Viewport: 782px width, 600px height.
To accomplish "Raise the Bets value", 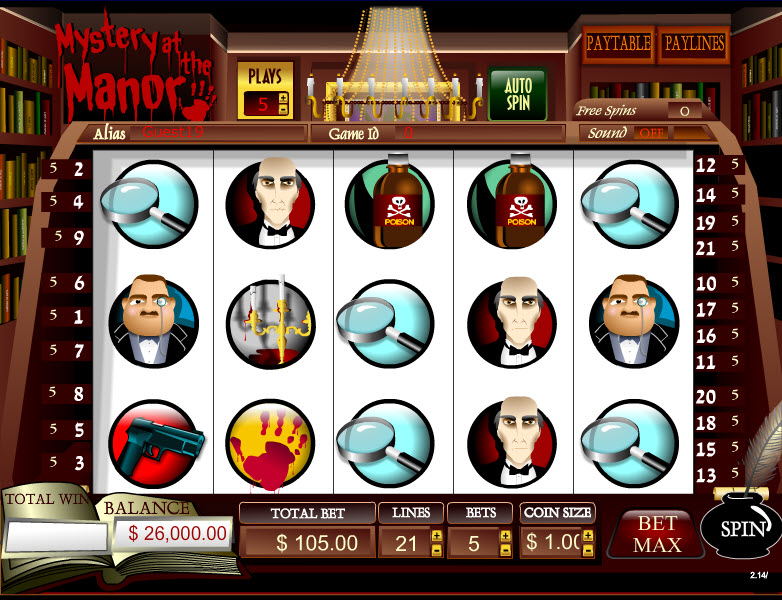I will [x=504, y=536].
